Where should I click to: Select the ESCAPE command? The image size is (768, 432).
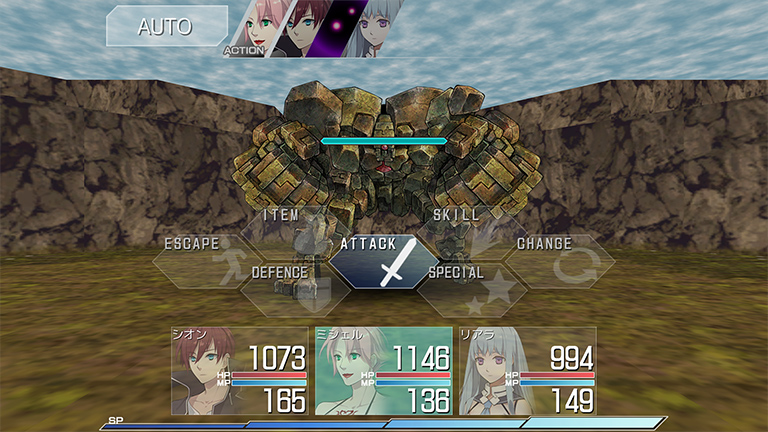(204, 260)
